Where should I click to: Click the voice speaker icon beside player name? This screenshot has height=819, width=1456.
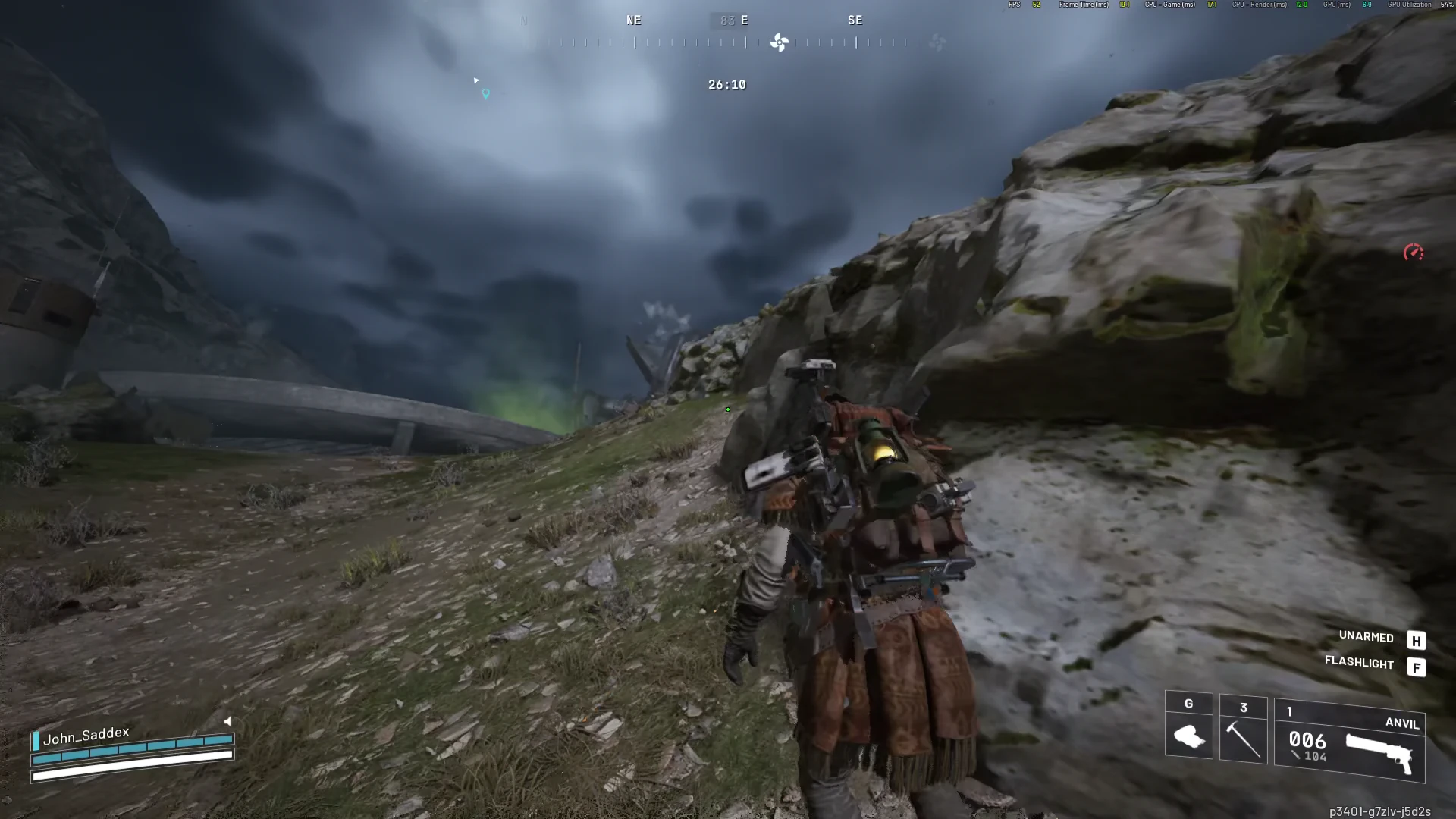tap(227, 721)
